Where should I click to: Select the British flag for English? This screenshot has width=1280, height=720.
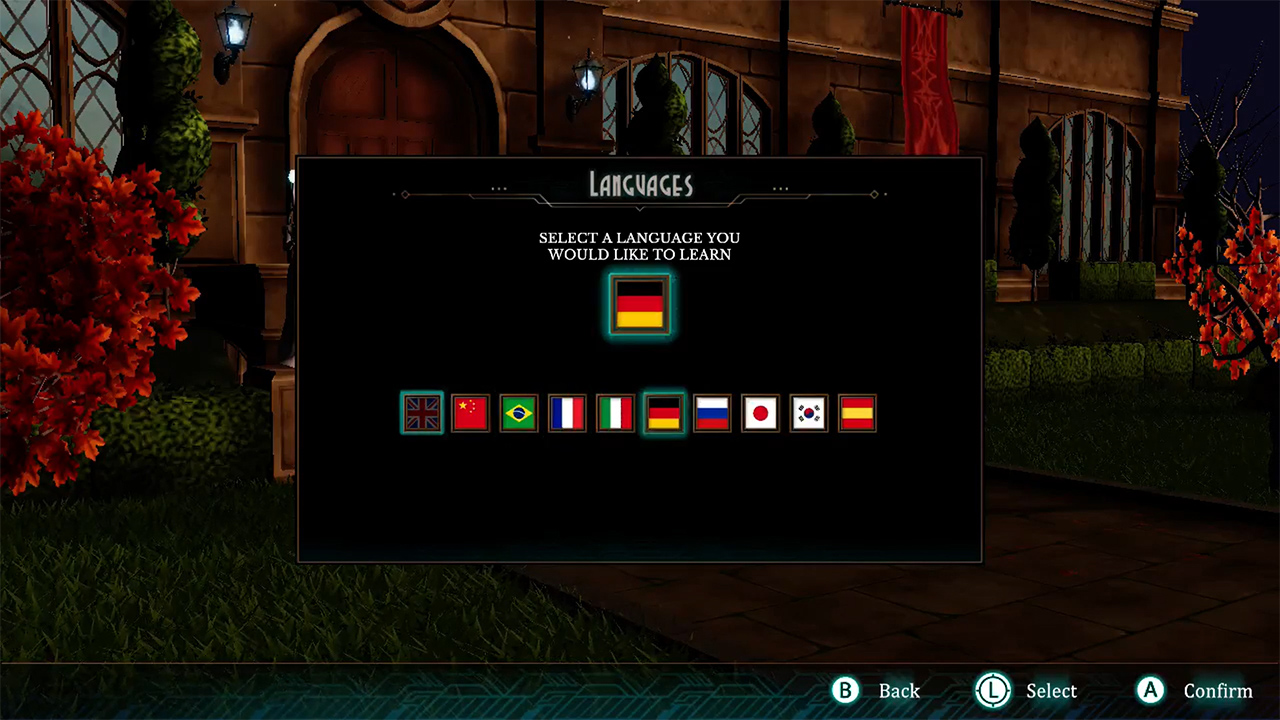(422, 413)
